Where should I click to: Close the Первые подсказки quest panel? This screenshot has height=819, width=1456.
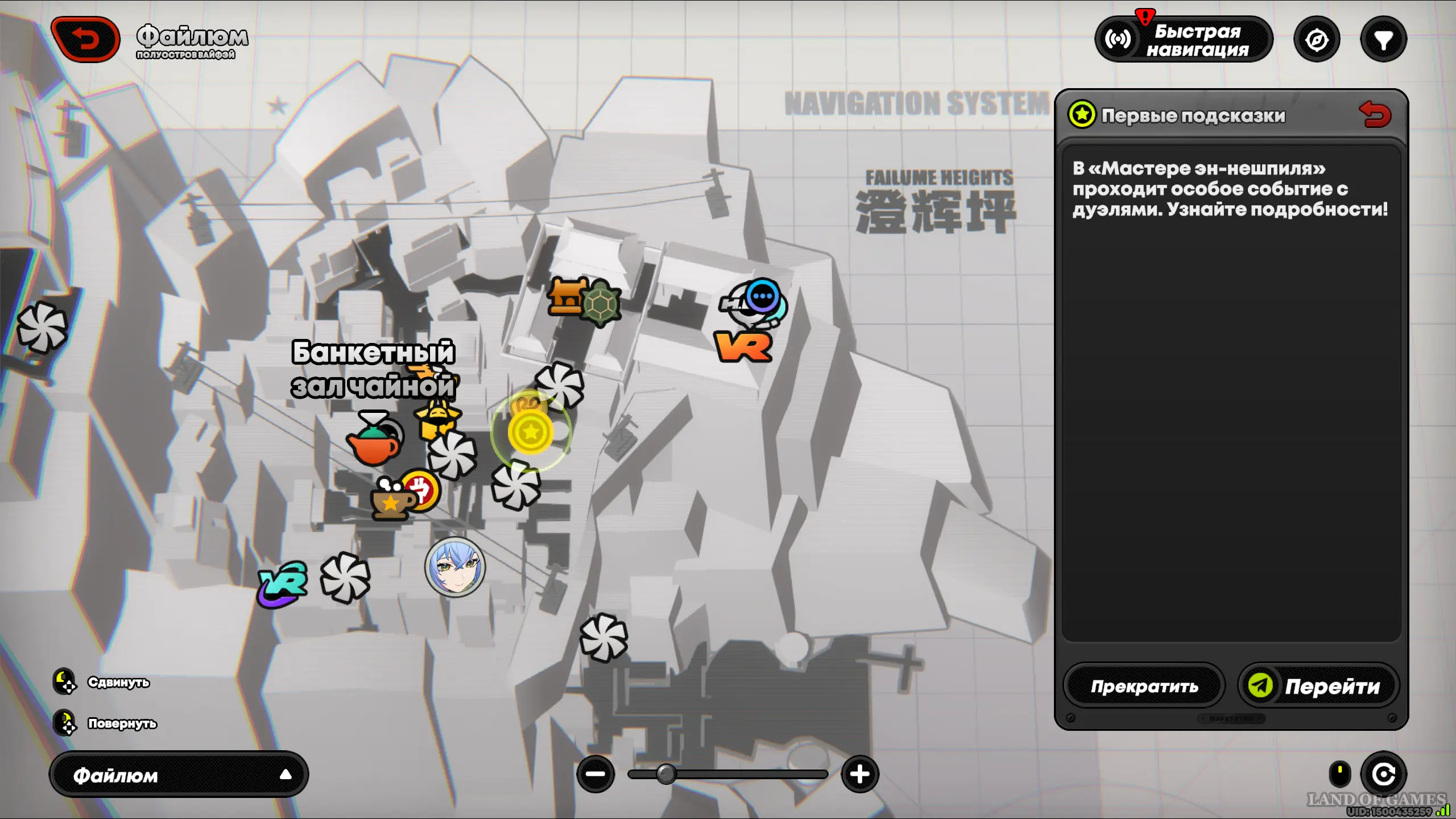point(1375,114)
